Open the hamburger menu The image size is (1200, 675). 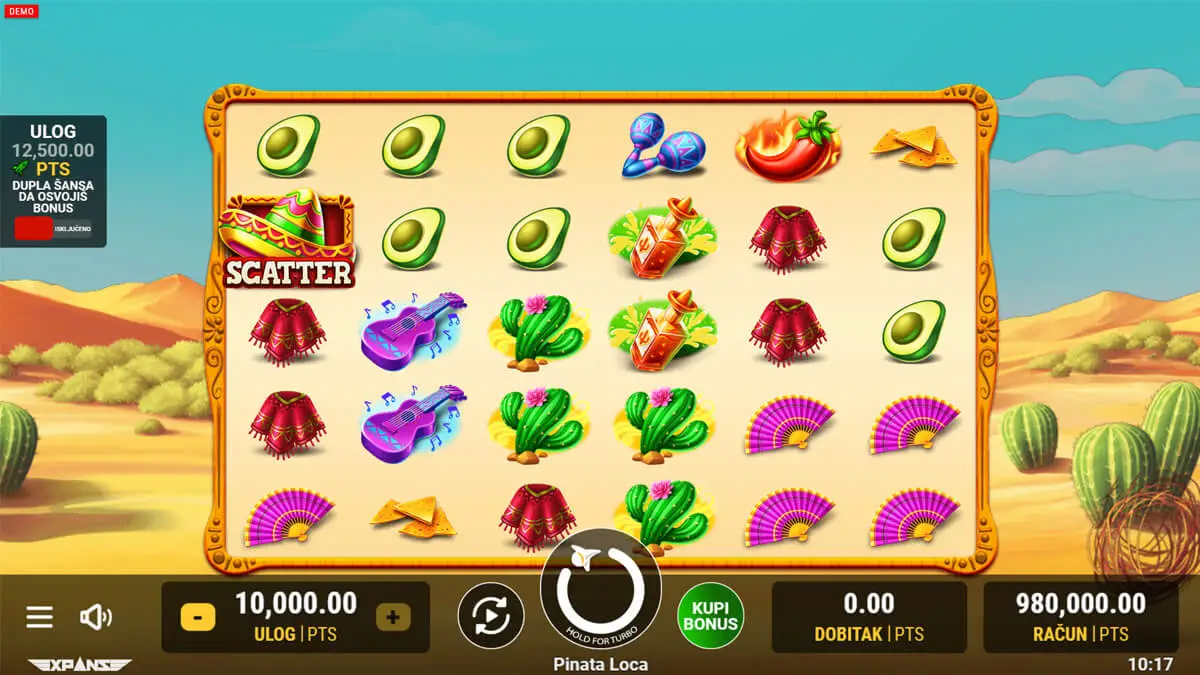(x=39, y=617)
